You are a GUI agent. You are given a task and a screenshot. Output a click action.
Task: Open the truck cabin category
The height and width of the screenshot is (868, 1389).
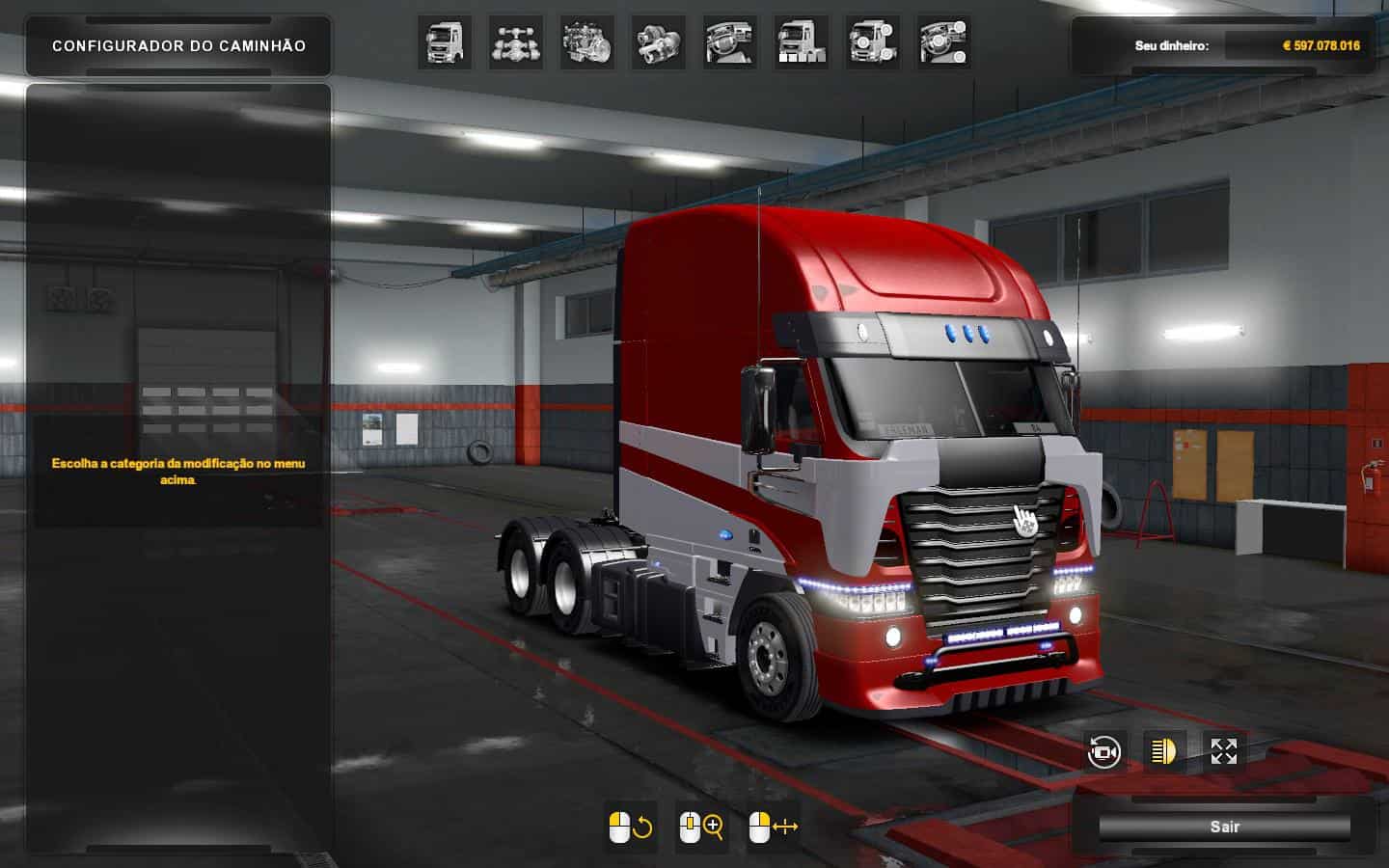pyautogui.click(x=445, y=41)
